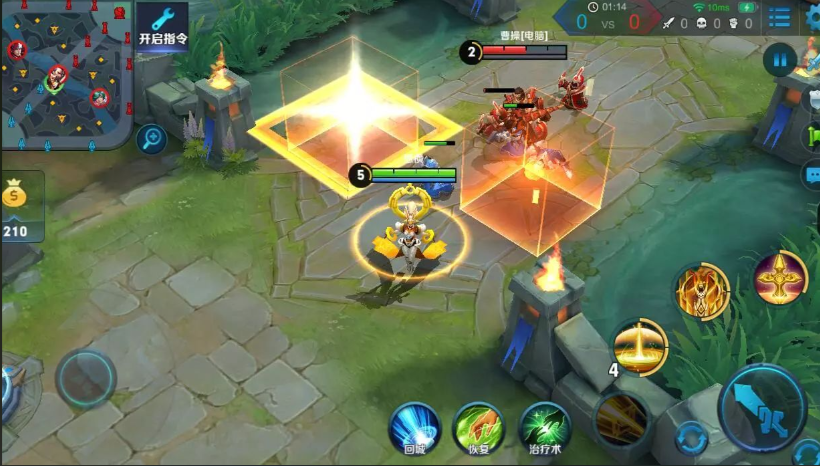Cast the 治疗术 heal spell

point(545,429)
